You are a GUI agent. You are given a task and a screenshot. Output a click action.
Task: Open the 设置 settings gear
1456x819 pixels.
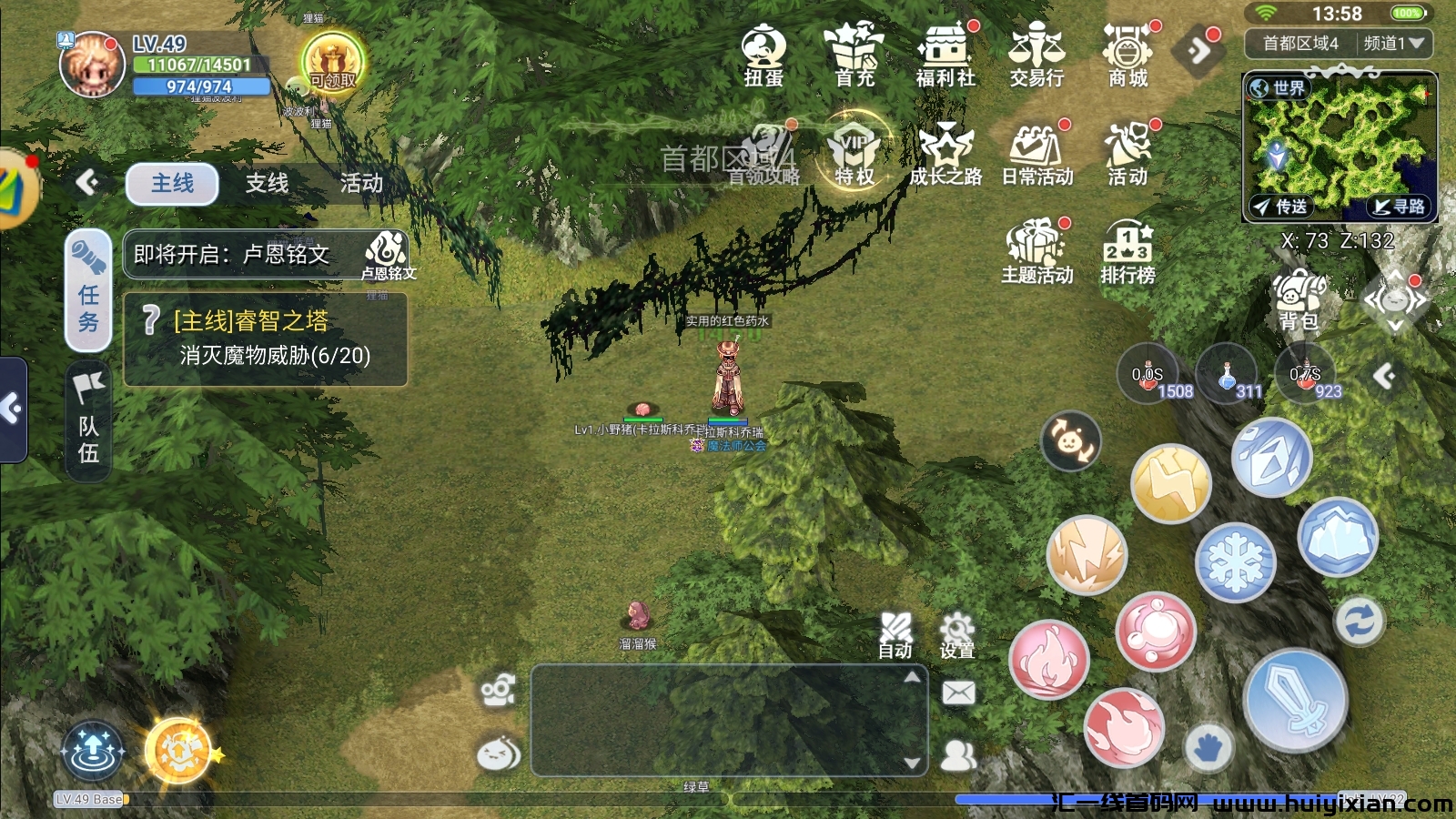click(957, 635)
